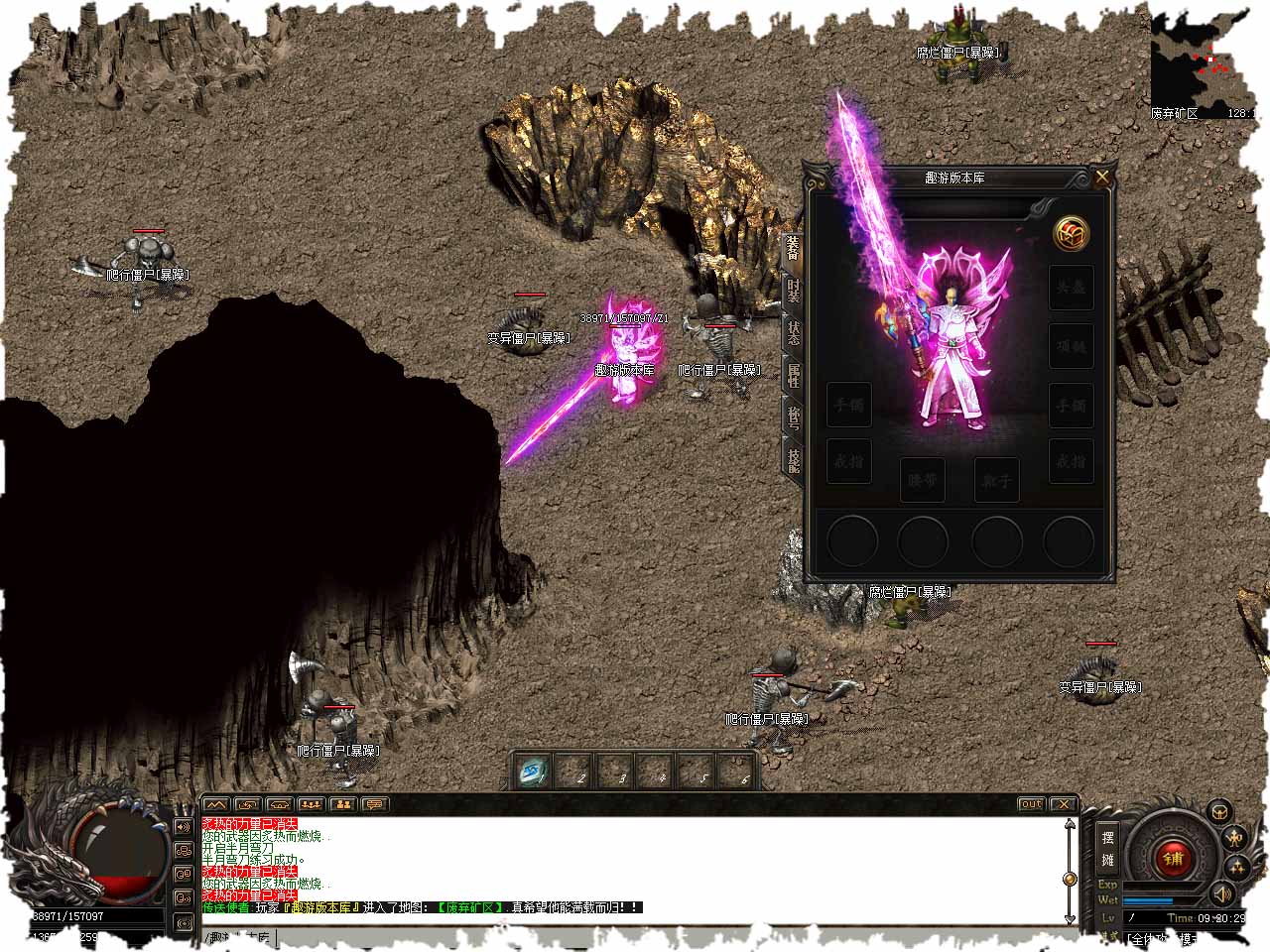This screenshot has height=952, width=1270.
Task: Switch to the 技能 skills tab
Action: (x=793, y=460)
